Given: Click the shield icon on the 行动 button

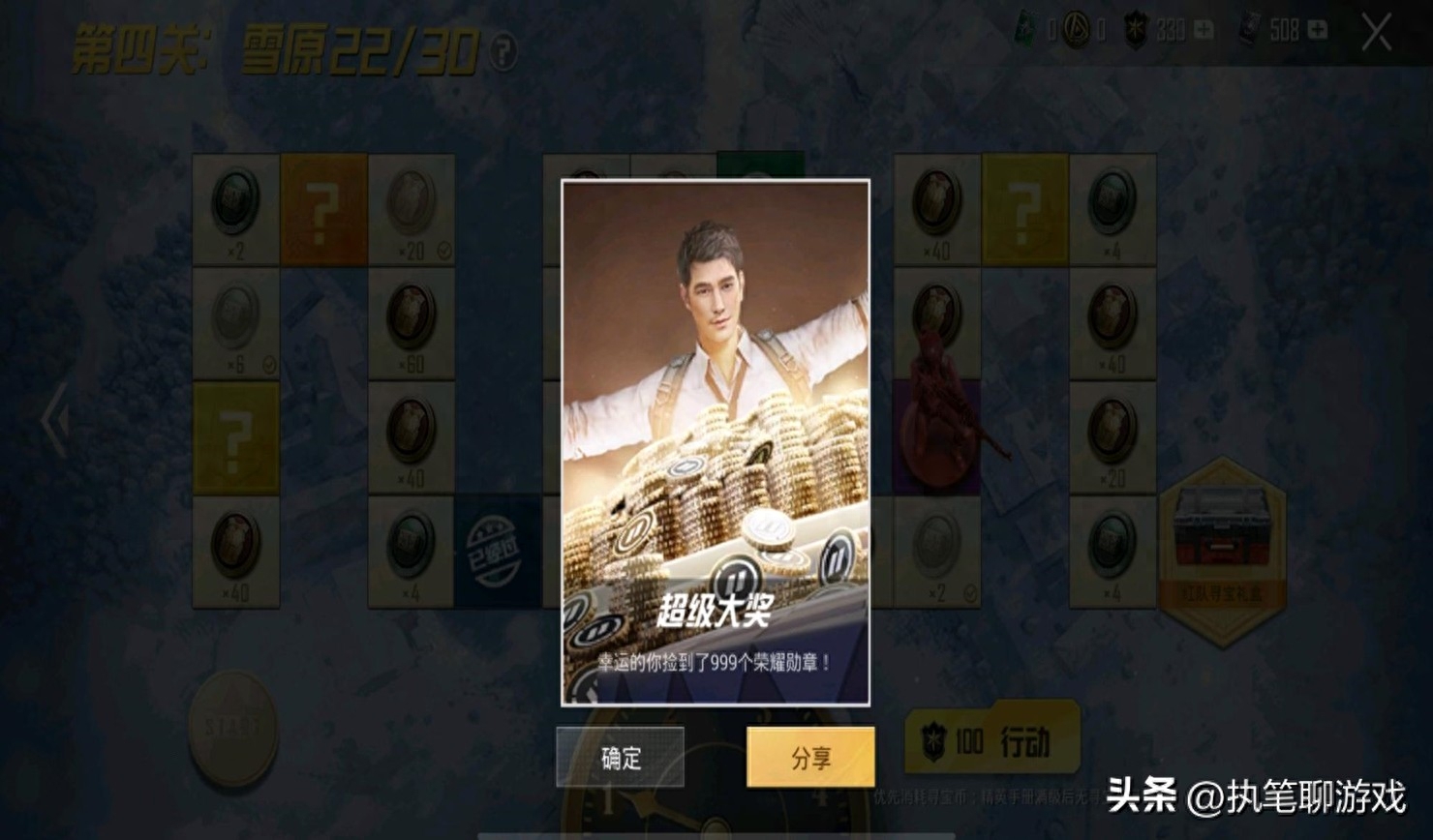Looking at the screenshot, I should point(934,738).
